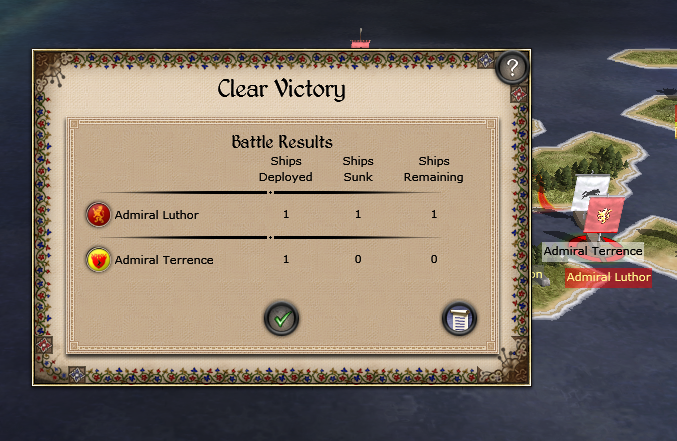Select Admiral Terrence's yellow shield emblem
This screenshot has width=677, height=441.
[98, 260]
